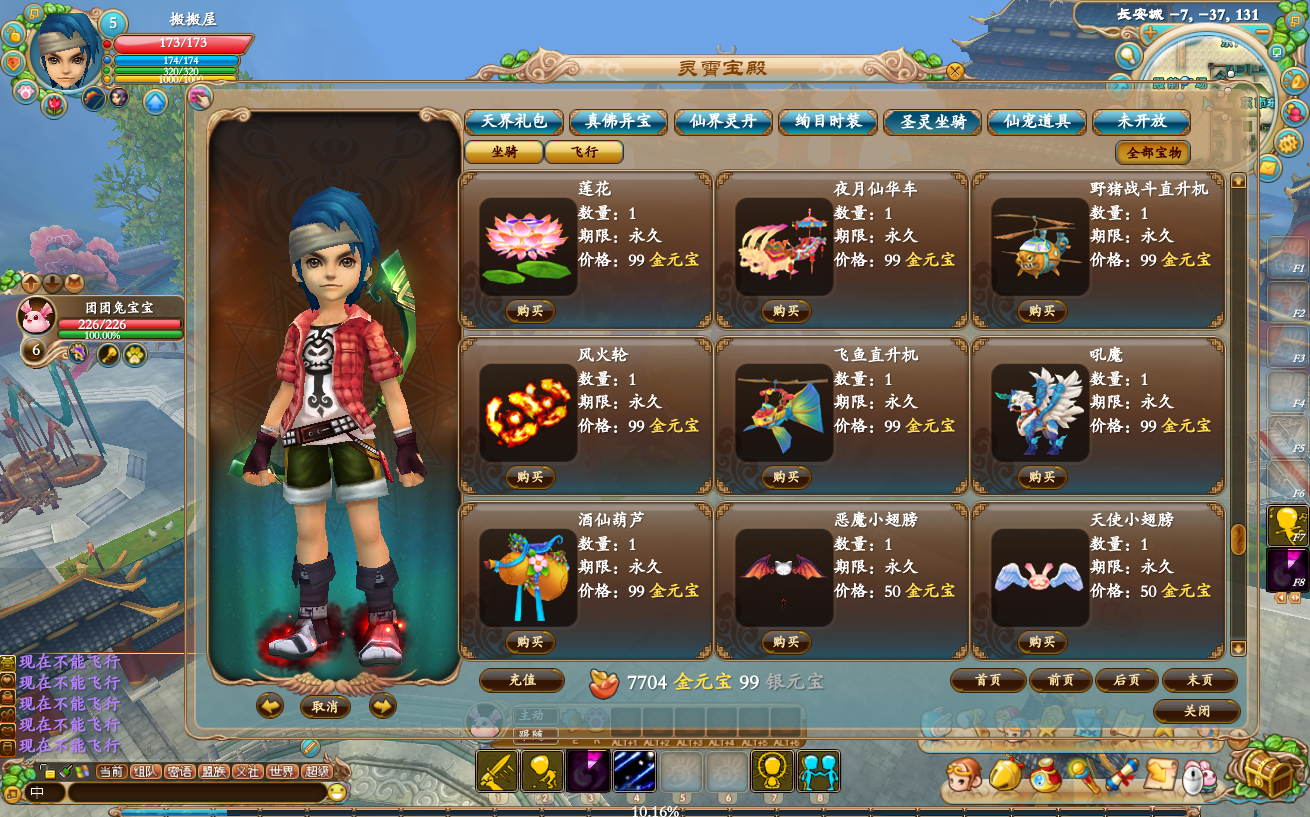Rotate character preview with right arrow
The height and width of the screenshot is (817, 1310).
pyautogui.click(x=383, y=706)
